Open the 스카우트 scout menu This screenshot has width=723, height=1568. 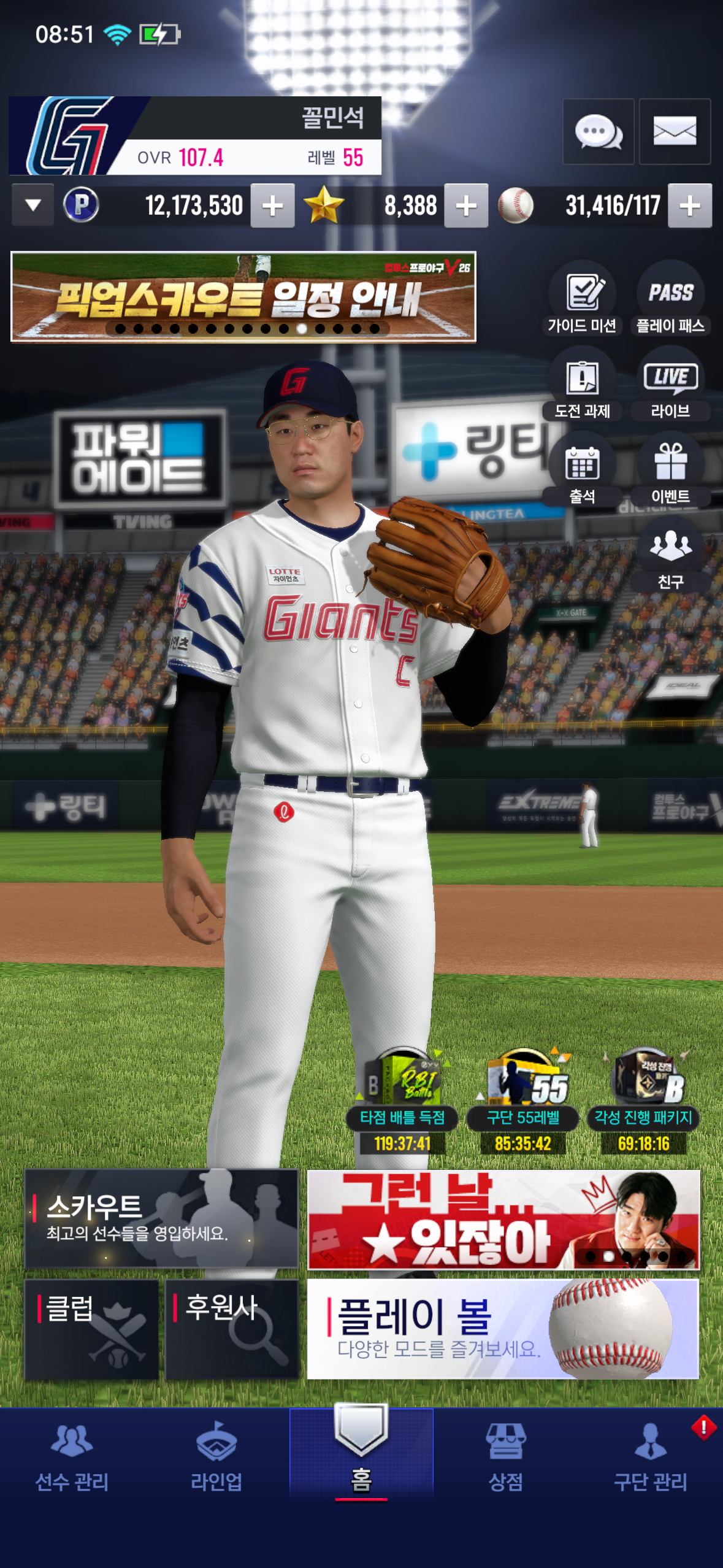tap(161, 1218)
